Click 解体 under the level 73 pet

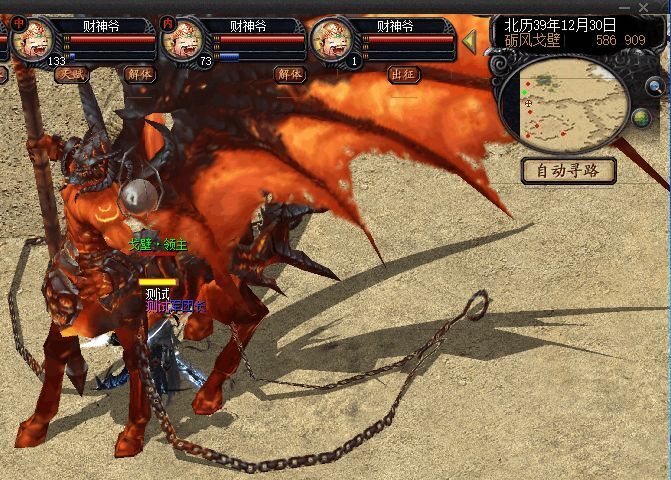290,74
